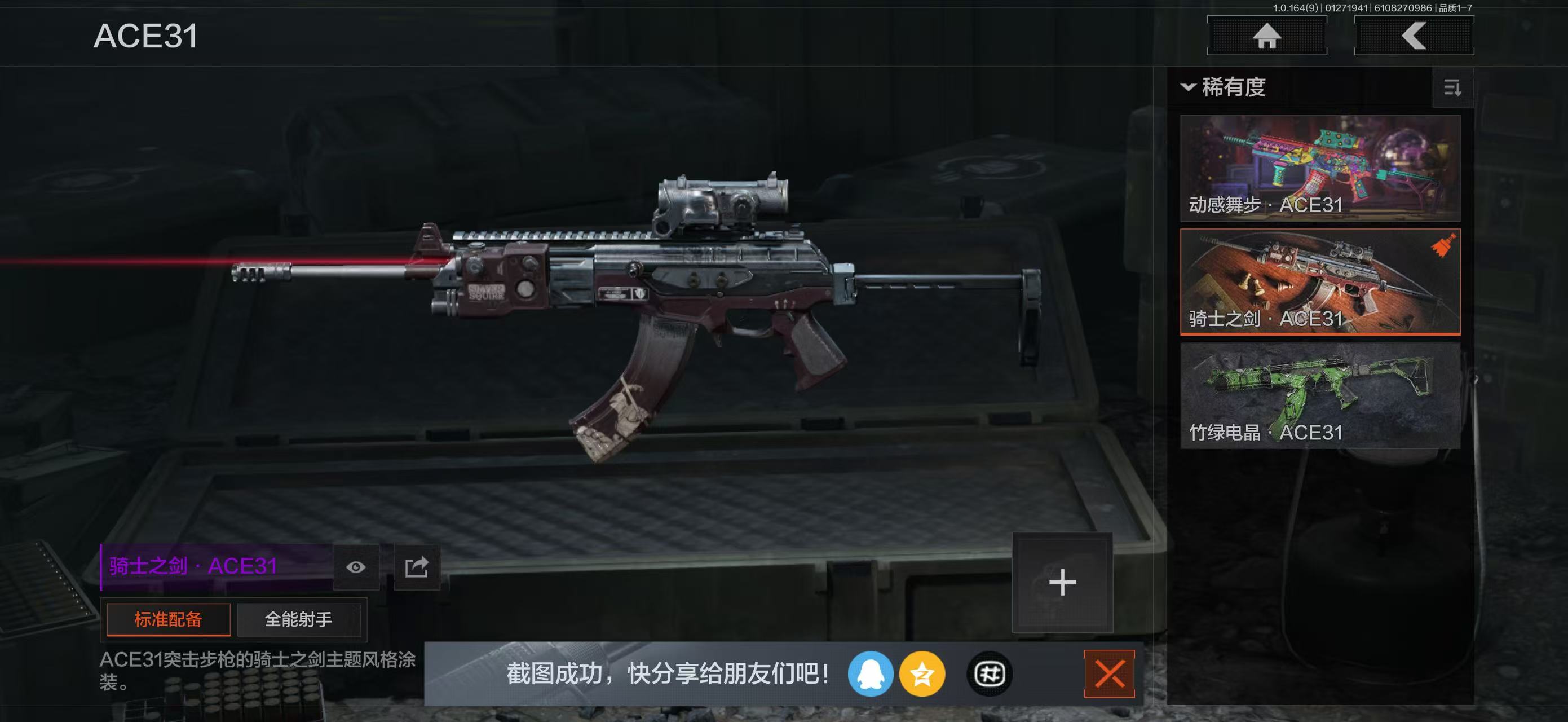This screenshot has height=722, width=1568.
Task: Open the home screen via house icon
Action: click(x=1267, y=37)
